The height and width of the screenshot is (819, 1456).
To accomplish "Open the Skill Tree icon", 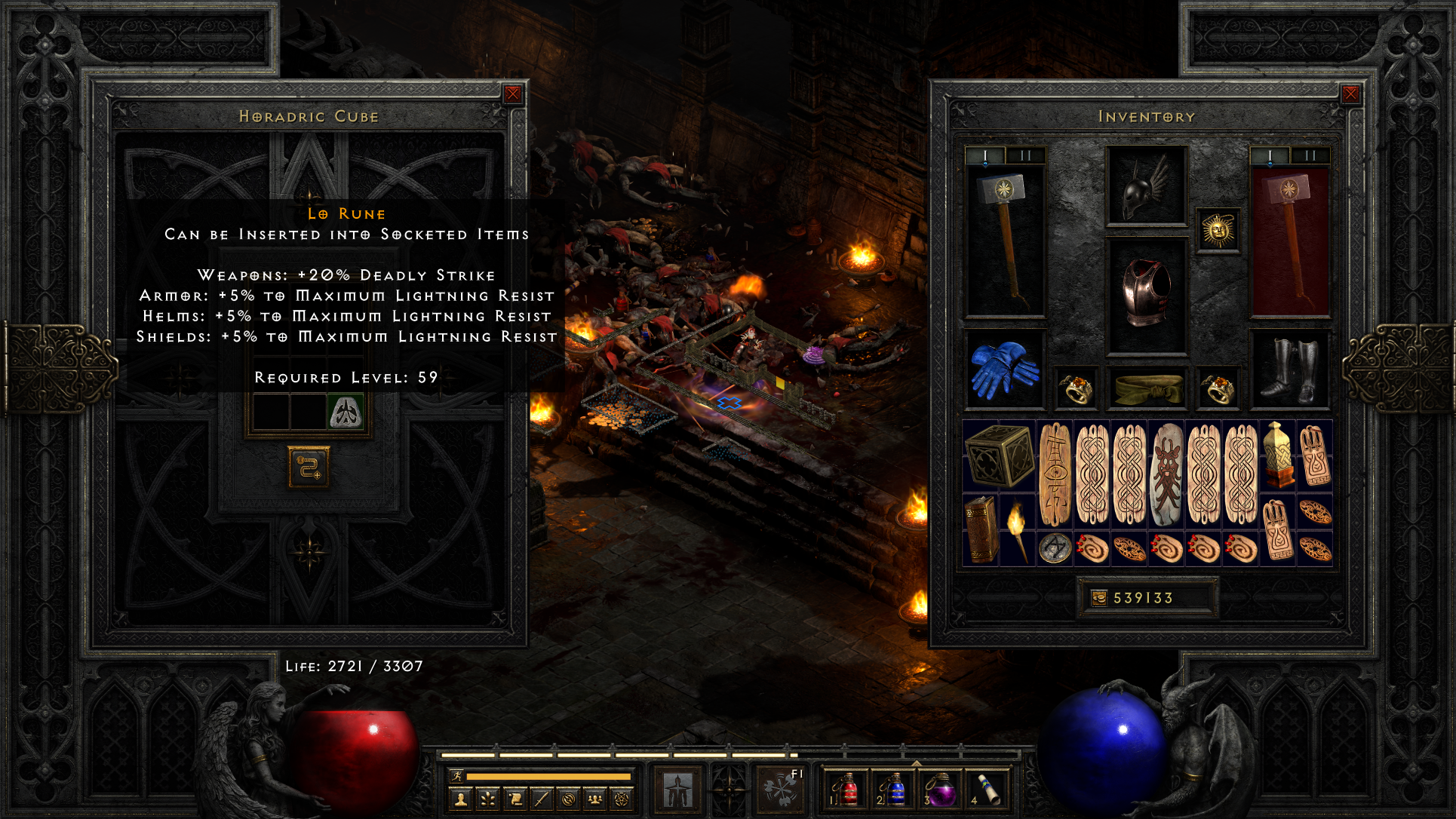I will (488, 799).
